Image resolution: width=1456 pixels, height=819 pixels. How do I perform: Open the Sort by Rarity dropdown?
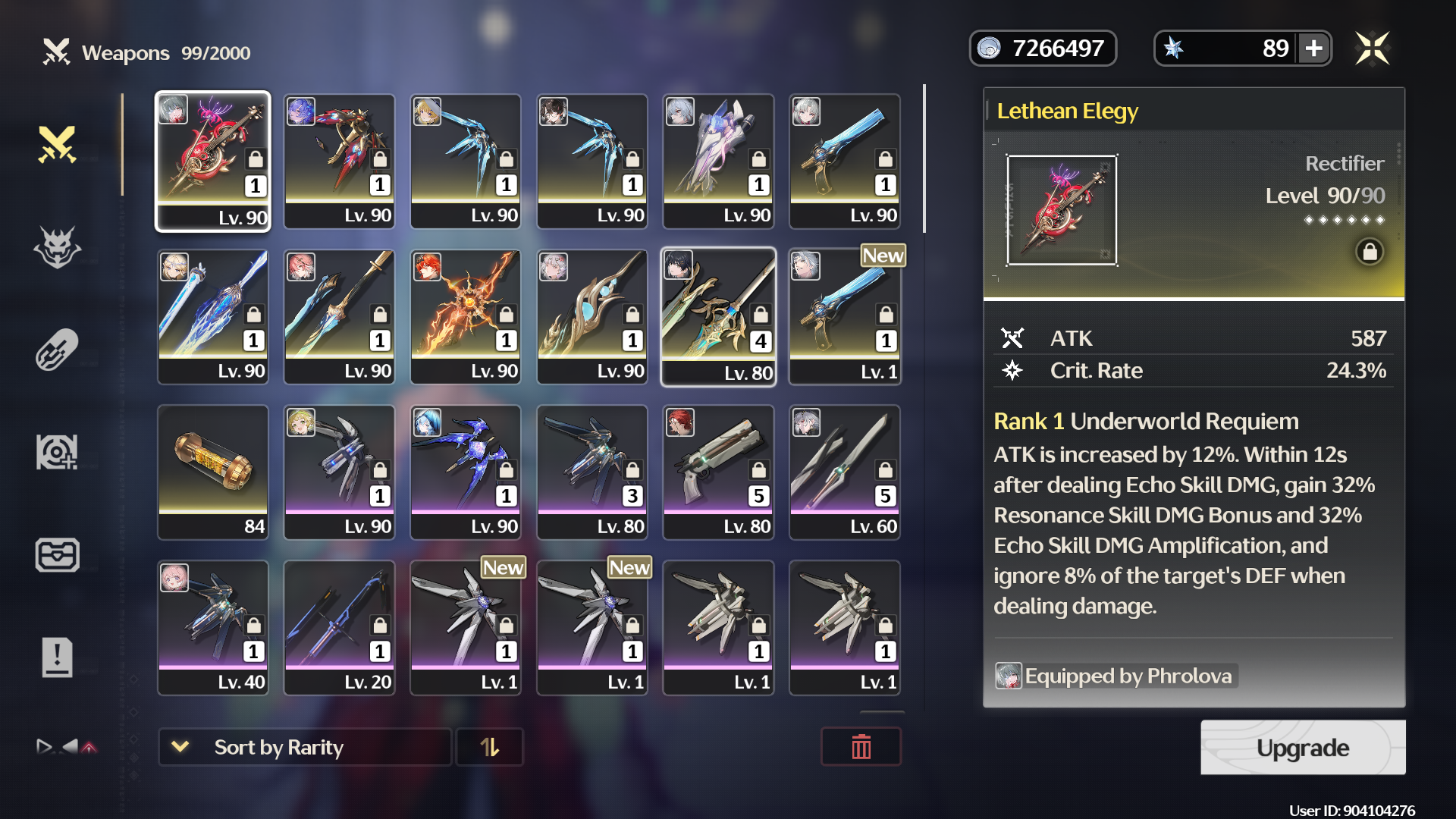click(x=305, y=748)
